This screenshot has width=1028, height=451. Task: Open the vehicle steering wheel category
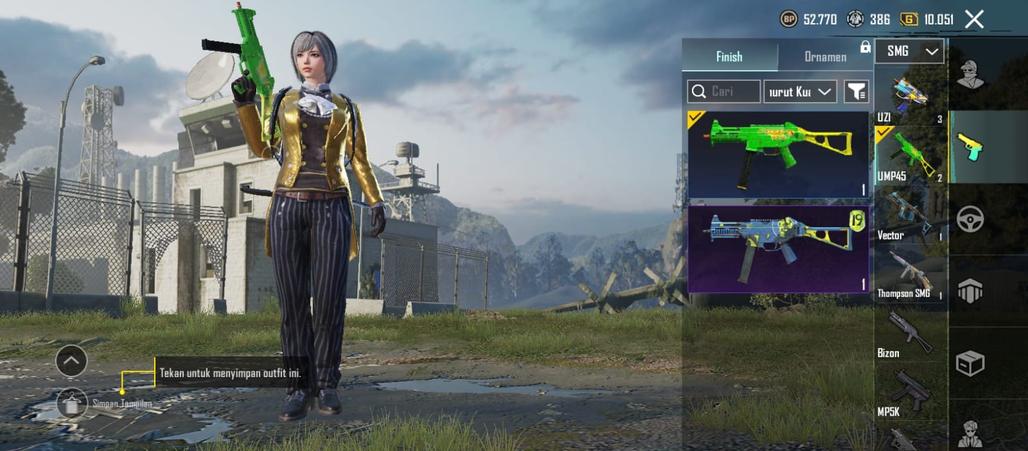click(x=970, y=219)
